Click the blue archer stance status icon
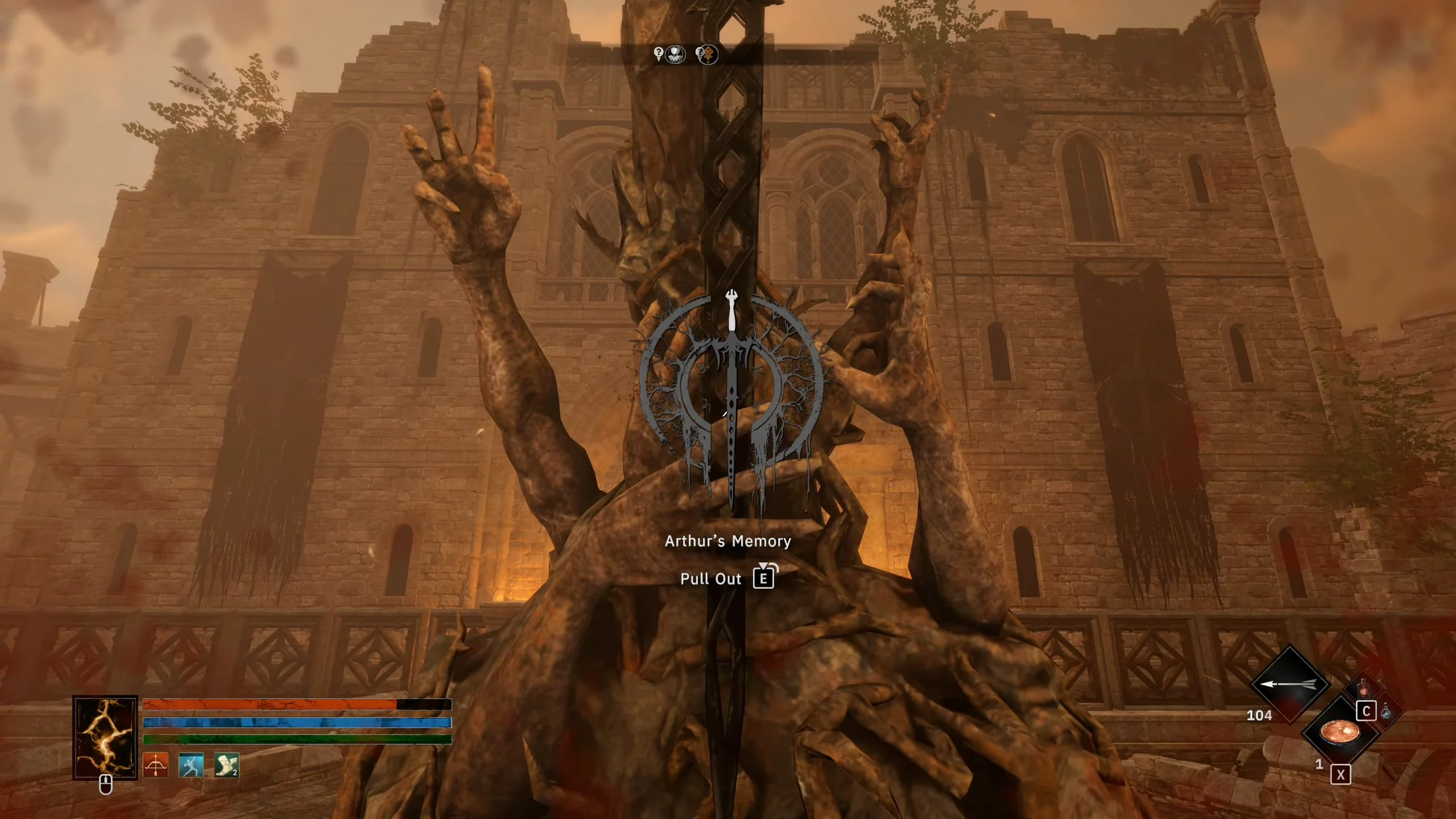1456x819 pixels. (191, 765)
